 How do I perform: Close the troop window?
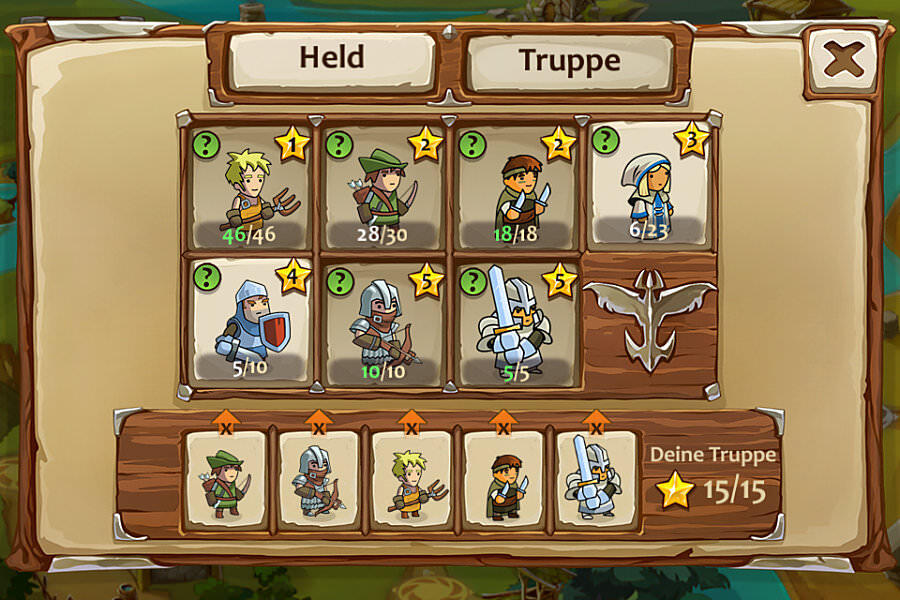[843, 60]
